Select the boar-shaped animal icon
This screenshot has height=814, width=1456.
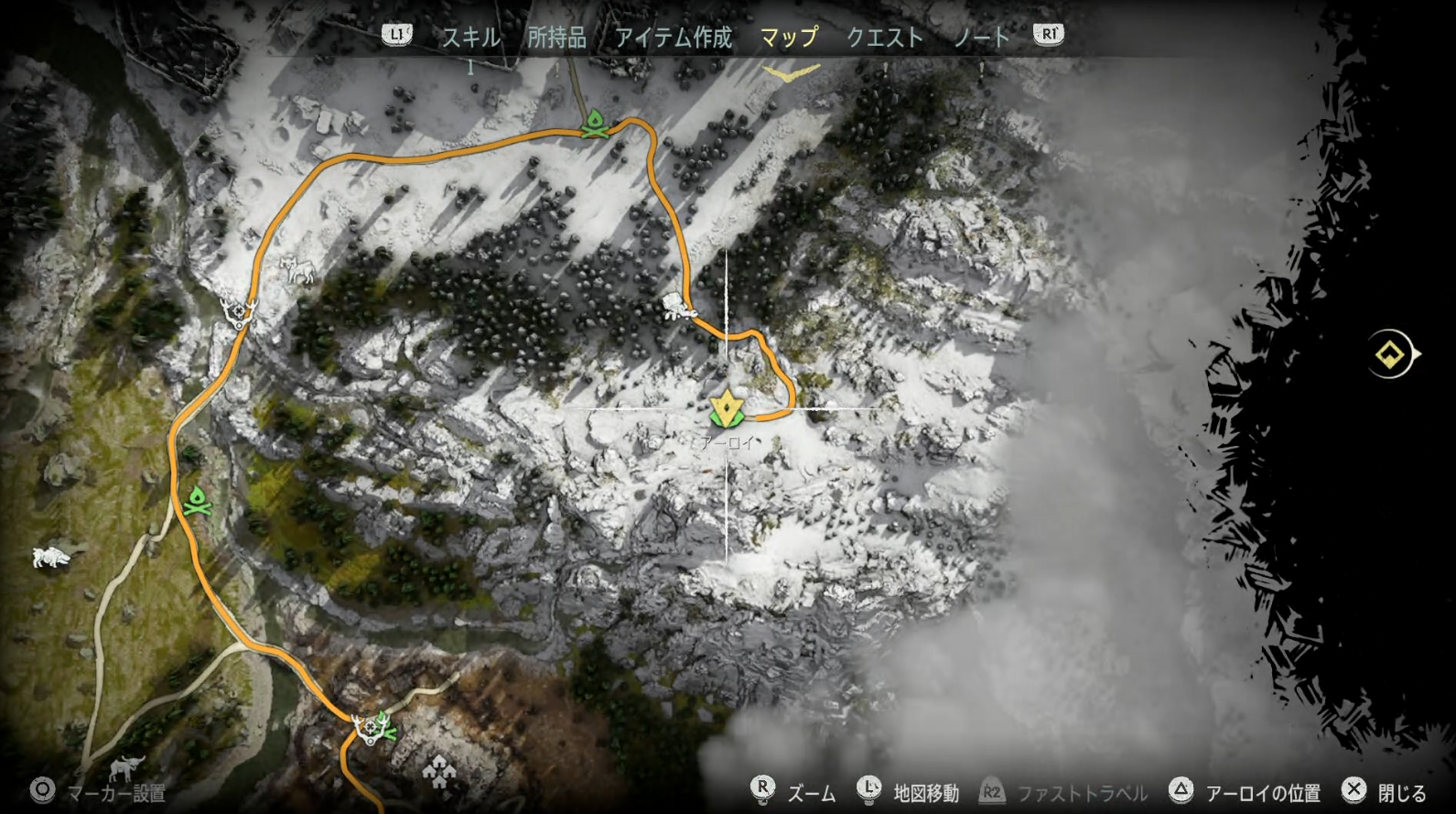pos(51,556)
